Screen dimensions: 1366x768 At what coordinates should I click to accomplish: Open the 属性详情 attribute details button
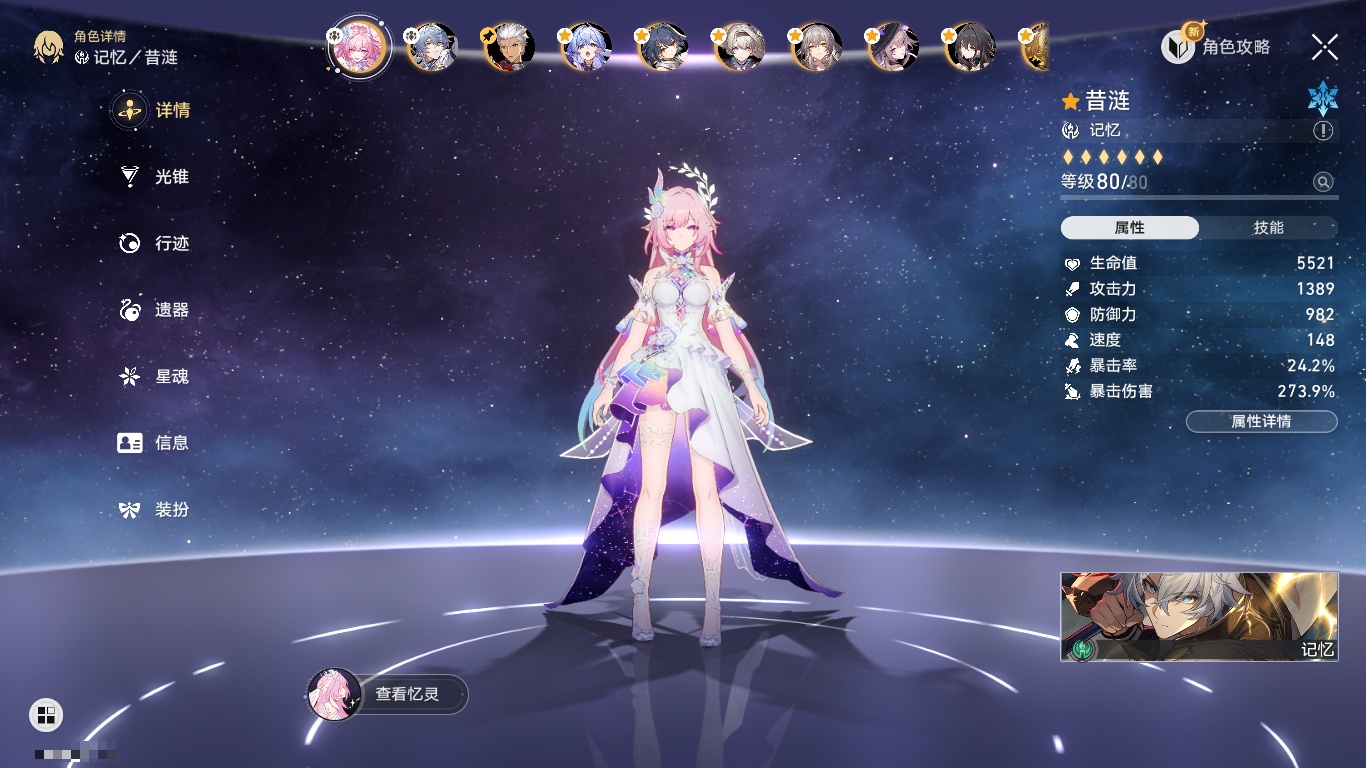pos(1261,421)
